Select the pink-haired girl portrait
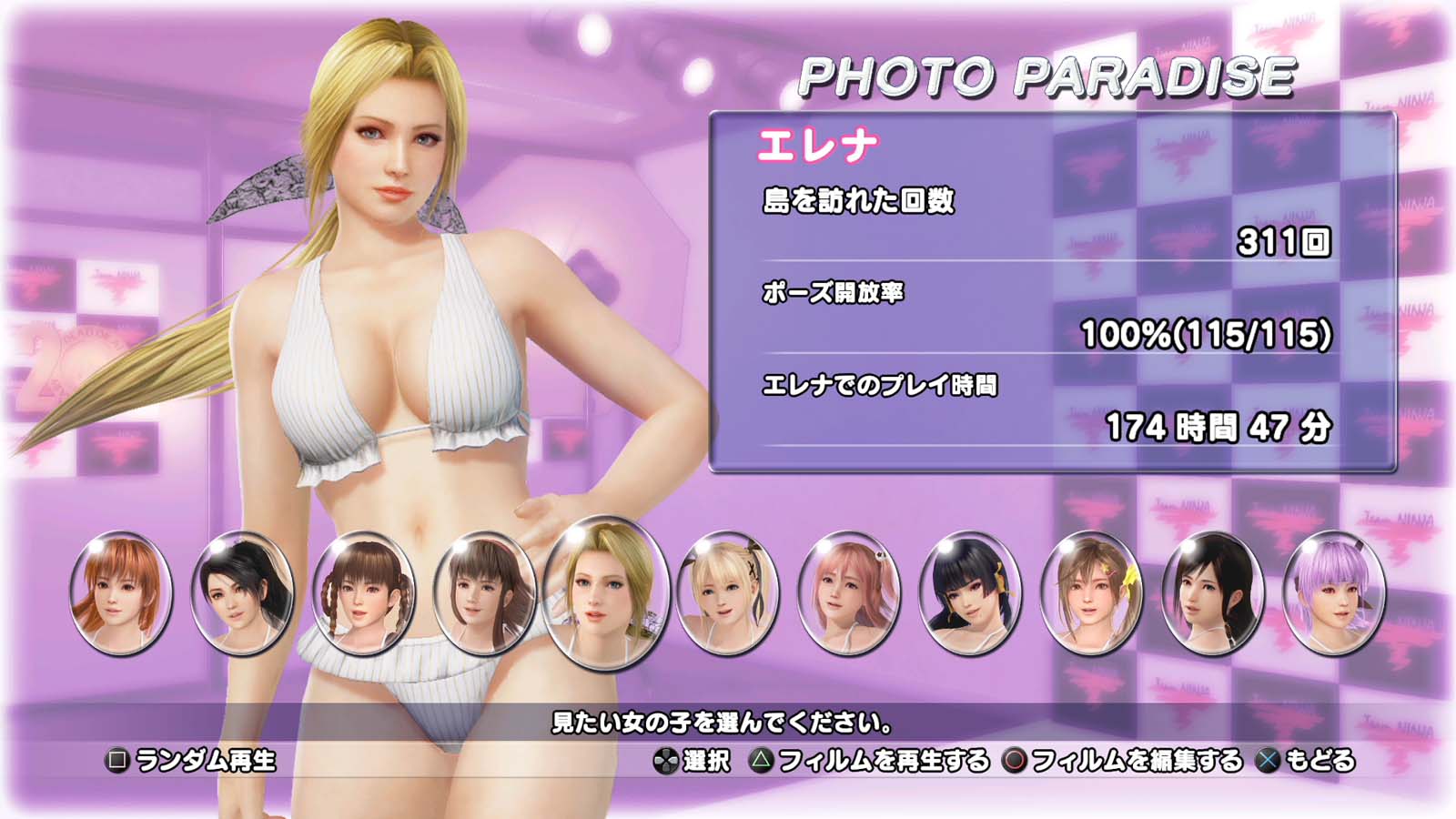 (x=848, y=591)
